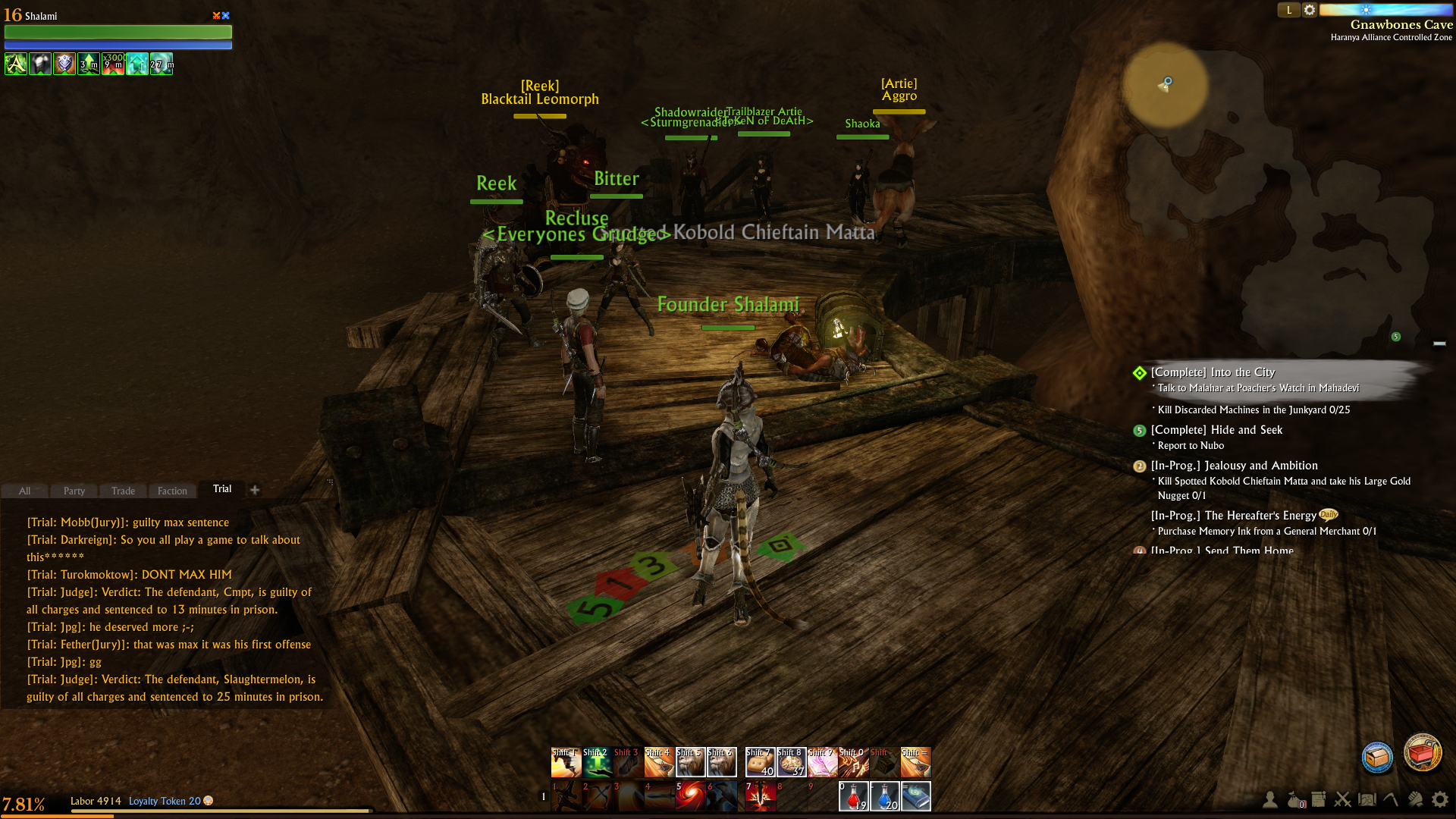Switch to the Party chat tab
The height and width of the screenshot is (819, 1456).
tap(74, 491)
